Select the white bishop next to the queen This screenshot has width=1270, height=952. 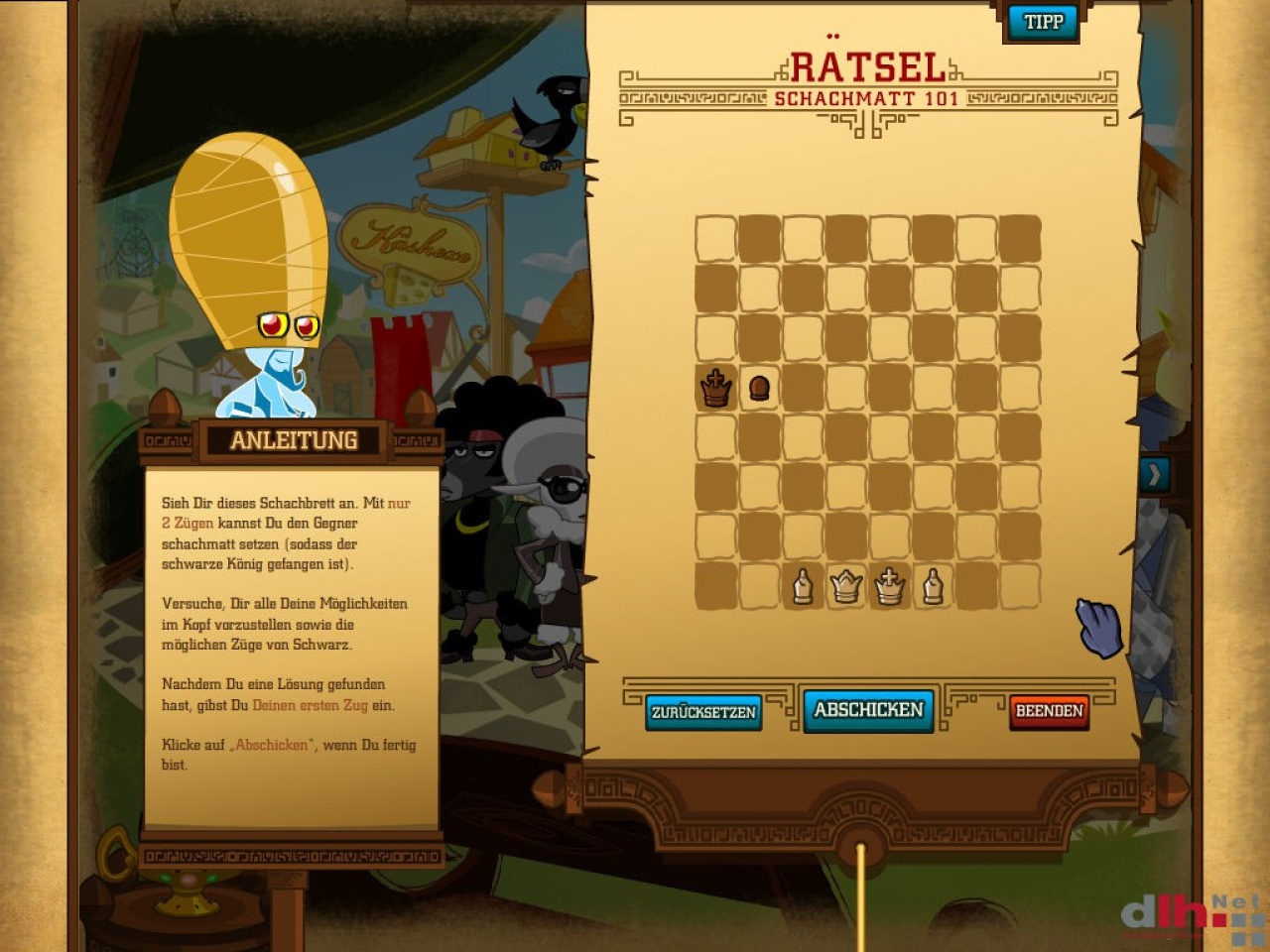click(803, 586)
